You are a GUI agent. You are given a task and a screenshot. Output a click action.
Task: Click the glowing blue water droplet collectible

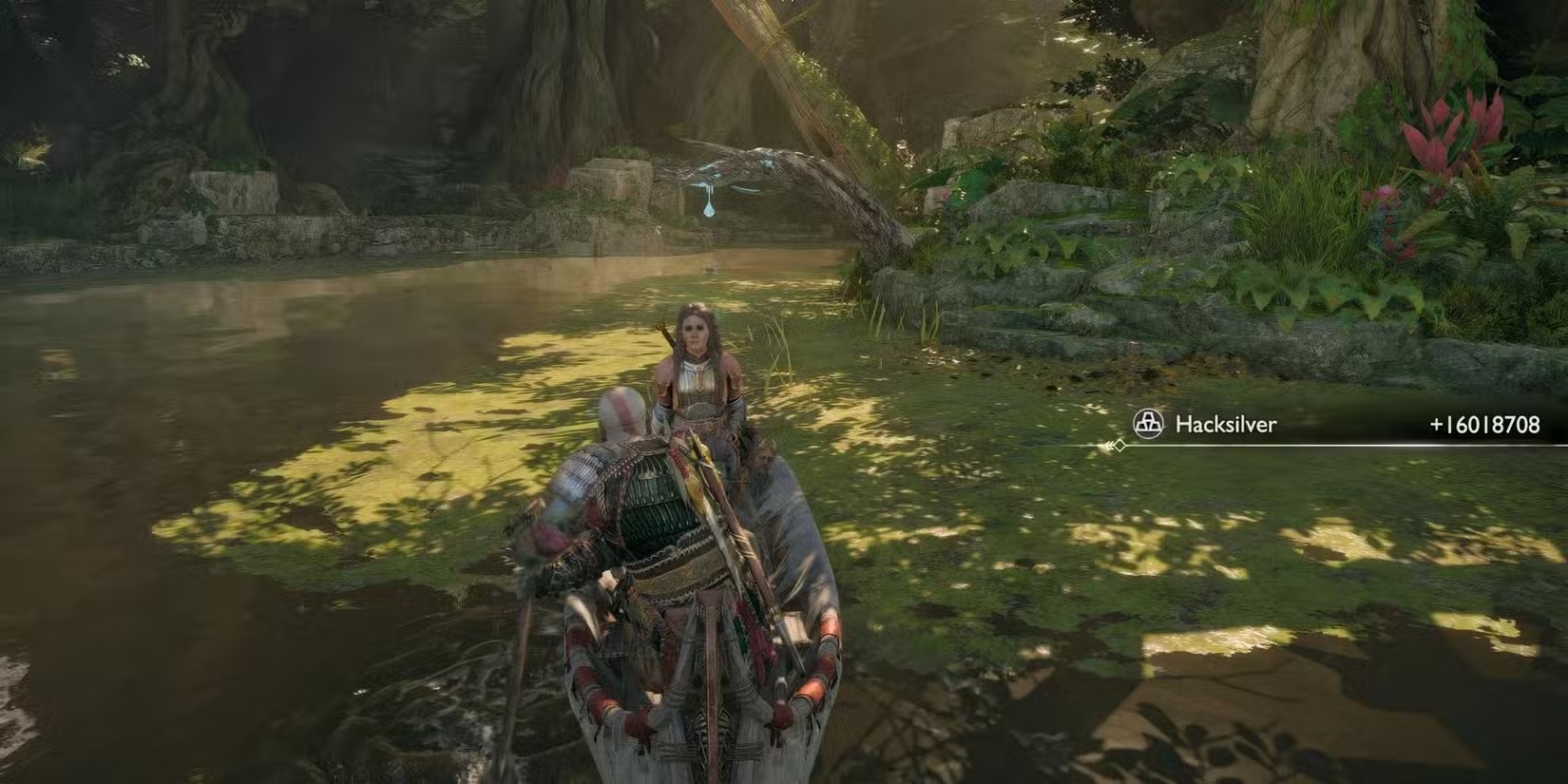point(709,209)
